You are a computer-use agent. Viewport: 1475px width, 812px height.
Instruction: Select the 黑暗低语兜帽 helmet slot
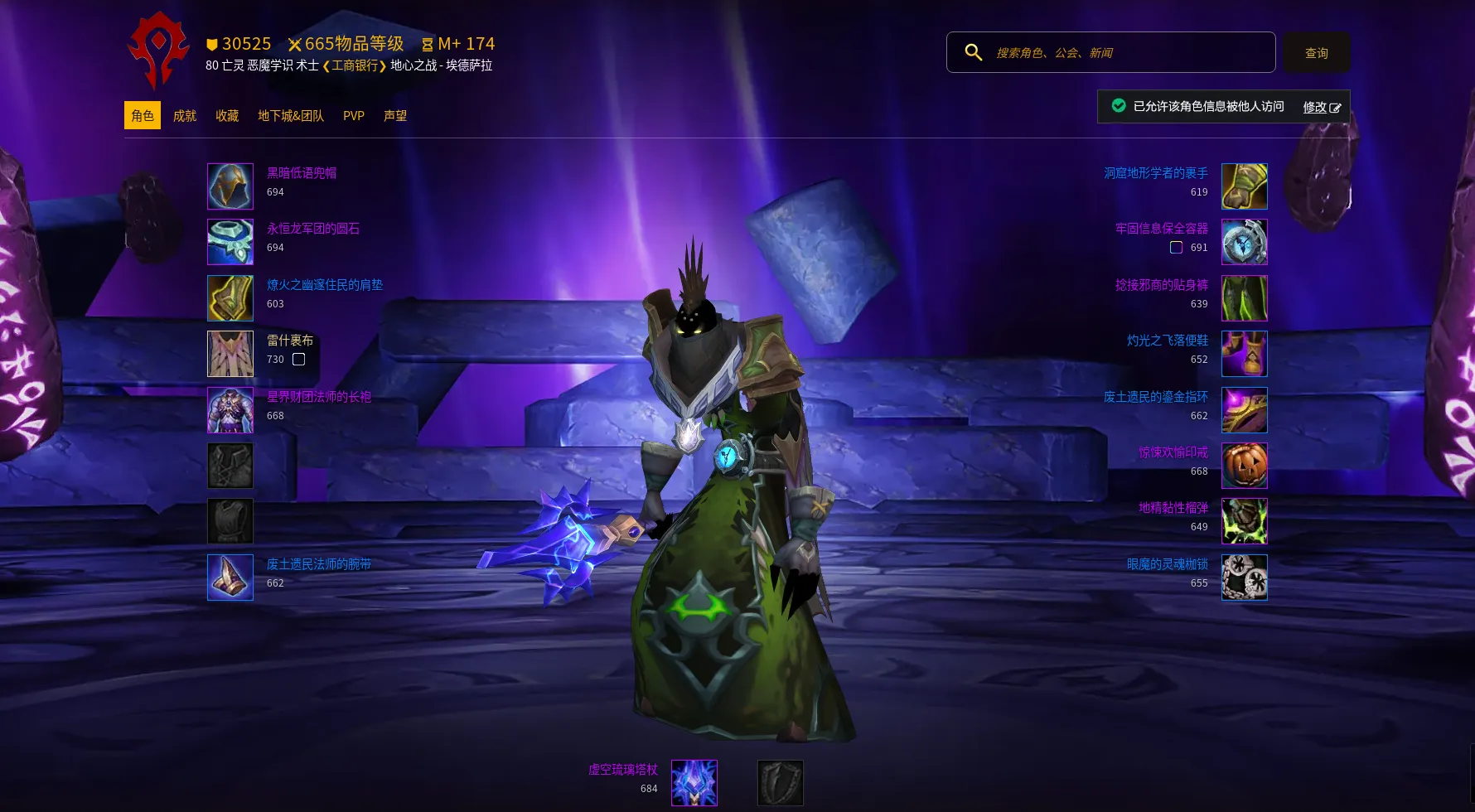[x=230, y=186]
